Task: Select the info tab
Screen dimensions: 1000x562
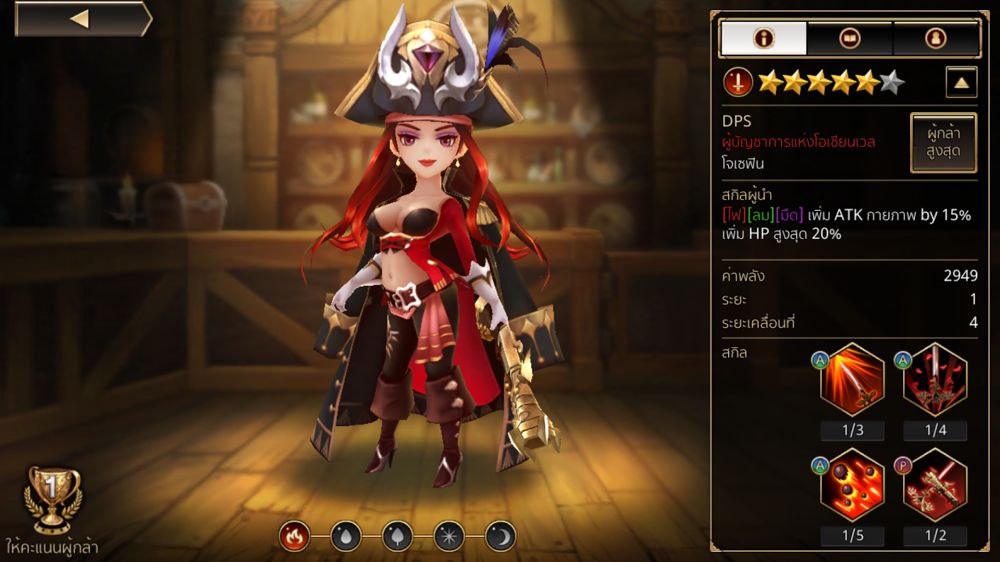Action: [x=763, y=38]
